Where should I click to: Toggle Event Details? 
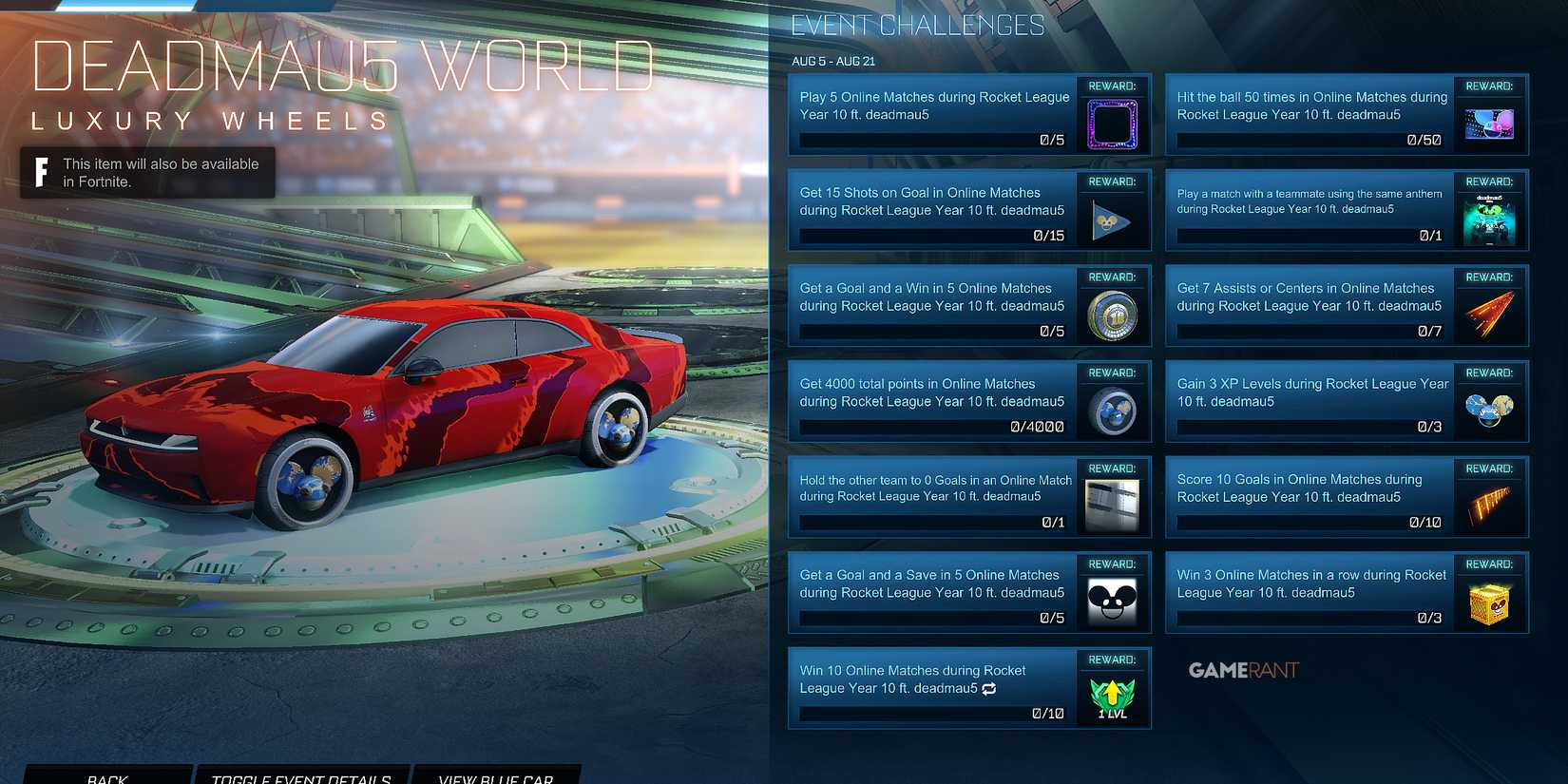coord(302,775)
